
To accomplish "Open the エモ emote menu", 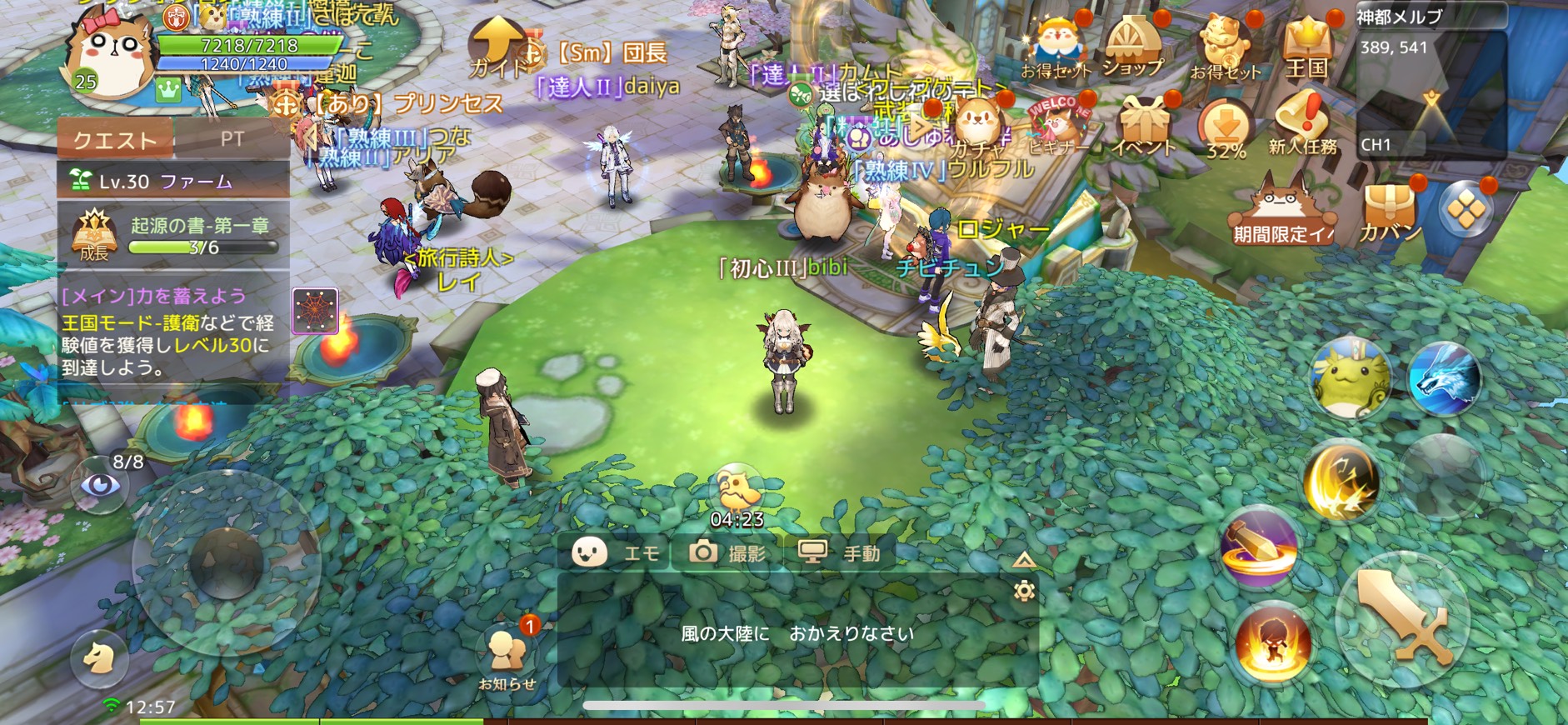I will click(x=617, y=552).
